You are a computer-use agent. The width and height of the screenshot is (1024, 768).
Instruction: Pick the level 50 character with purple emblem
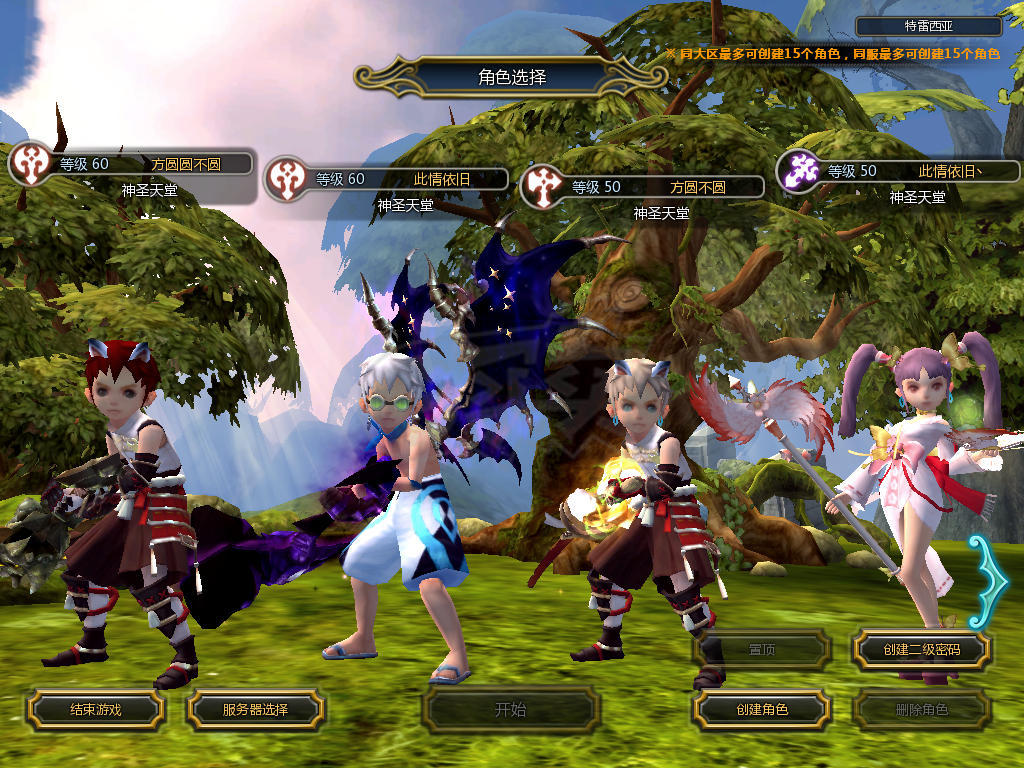tap(898, 171)
